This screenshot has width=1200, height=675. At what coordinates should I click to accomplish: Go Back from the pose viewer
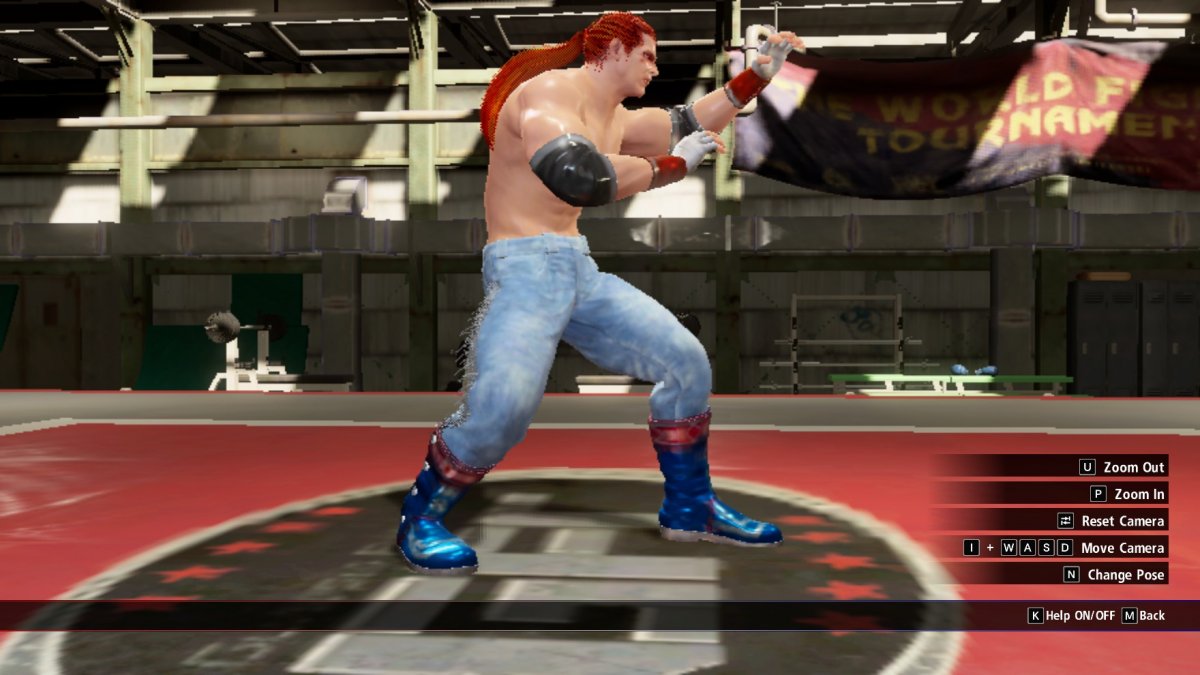tap(1144, 616)
